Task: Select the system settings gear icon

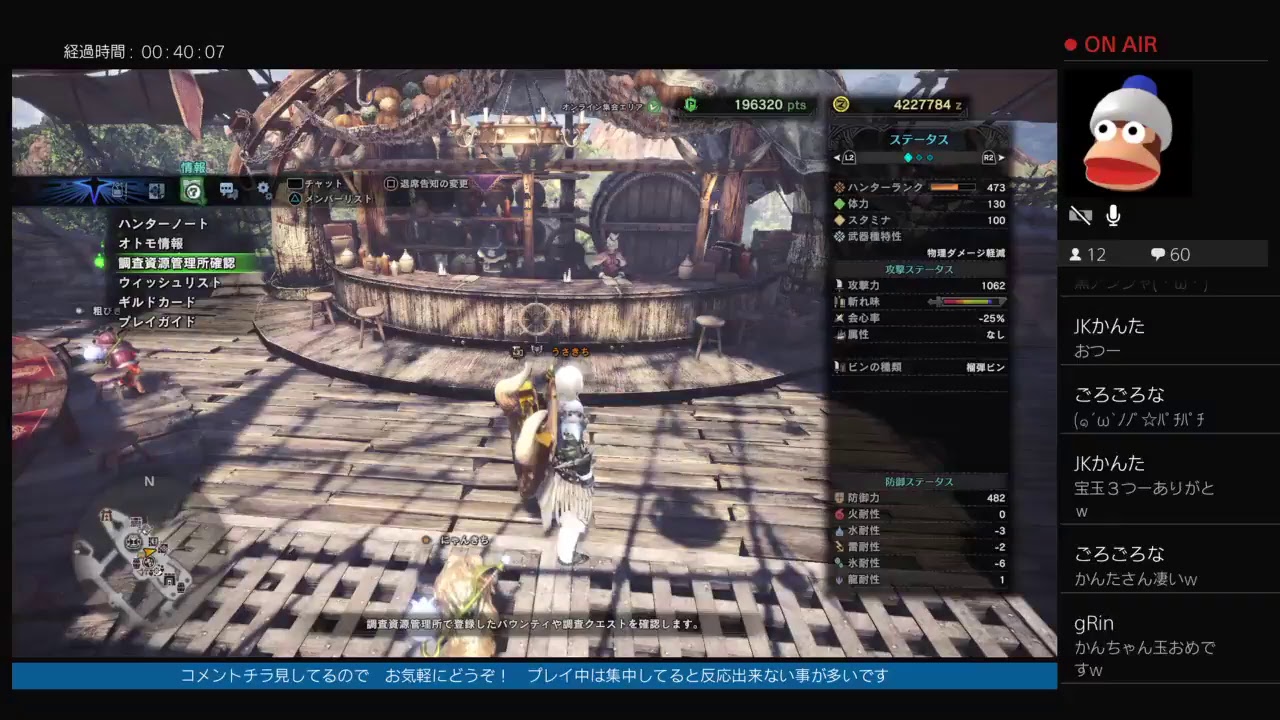Action: [x=262, y=188]
